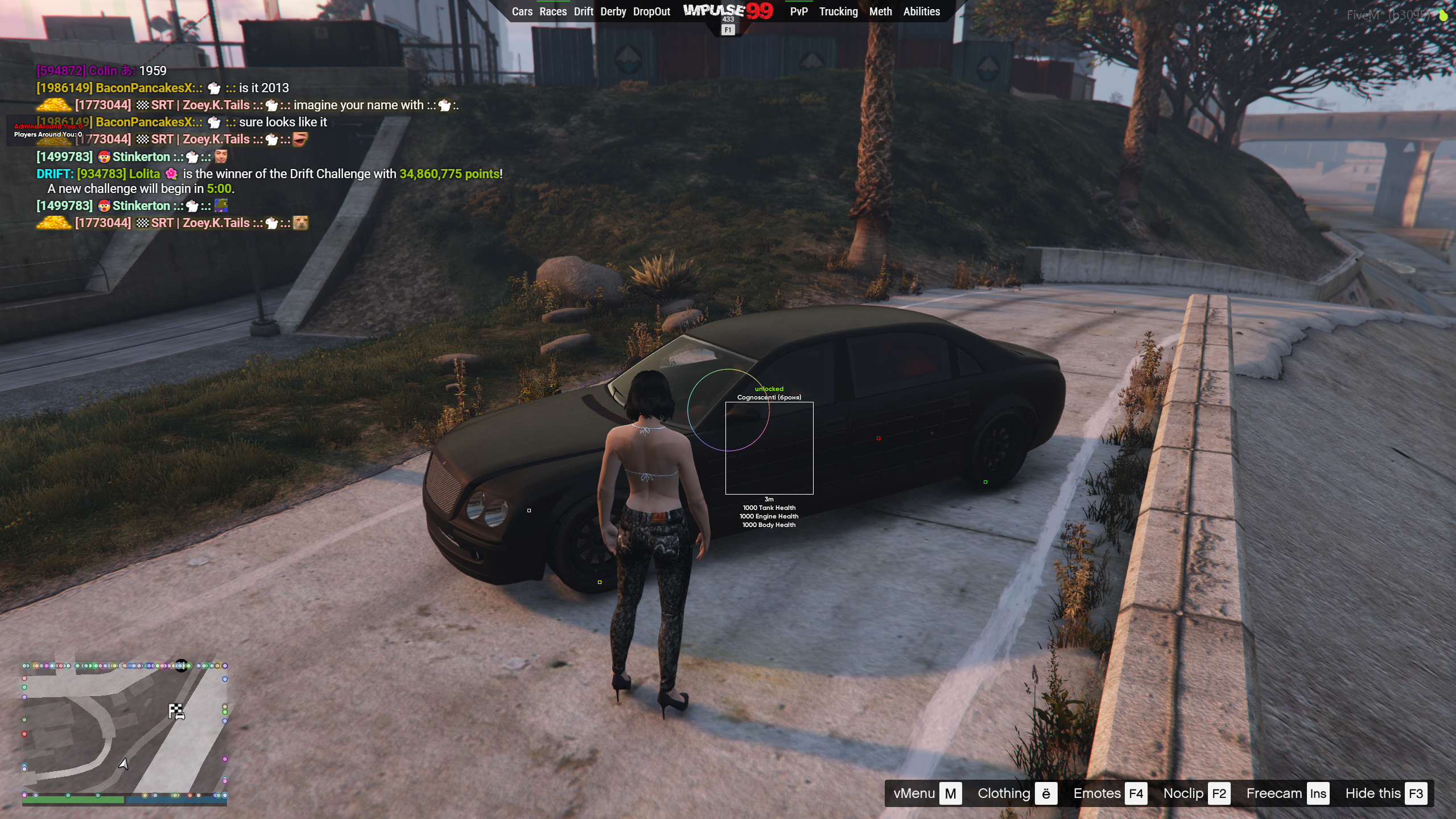Open the Cars tab in top bar
This screenshot has height=819, width=1456.
click(522, 11)
